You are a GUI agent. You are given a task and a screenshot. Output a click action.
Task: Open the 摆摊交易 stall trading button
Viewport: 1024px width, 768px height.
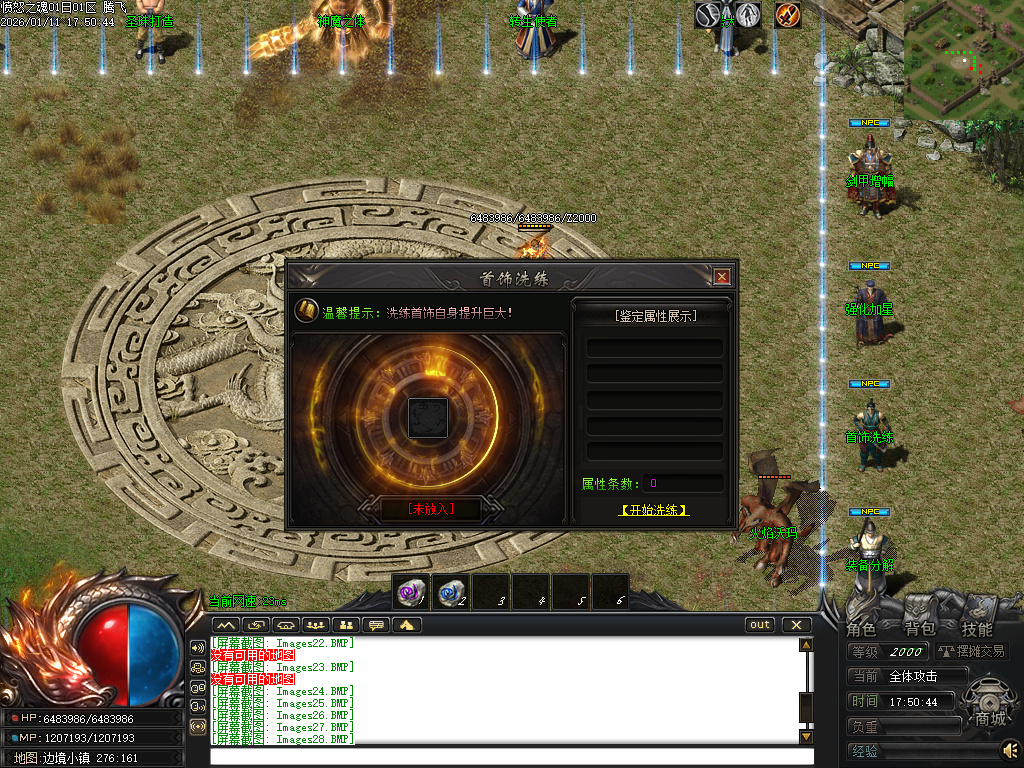click(x=971, y=651)
